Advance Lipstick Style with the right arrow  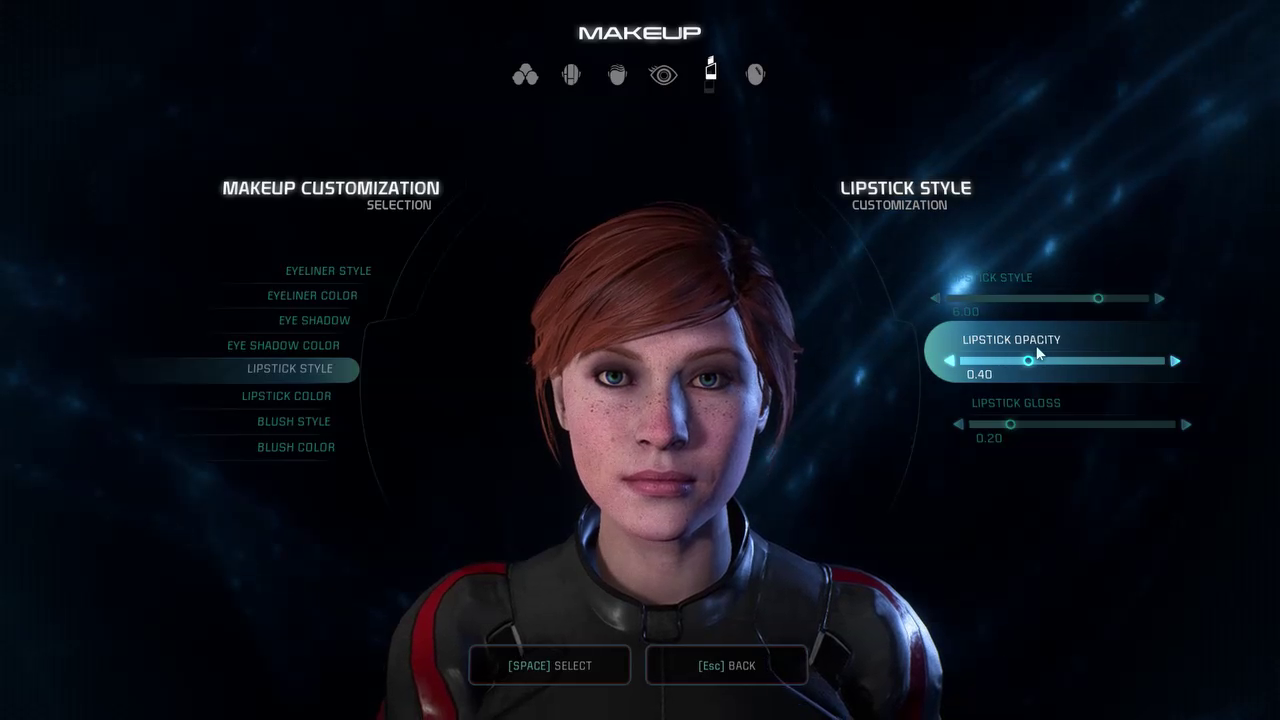(1159, 299)
